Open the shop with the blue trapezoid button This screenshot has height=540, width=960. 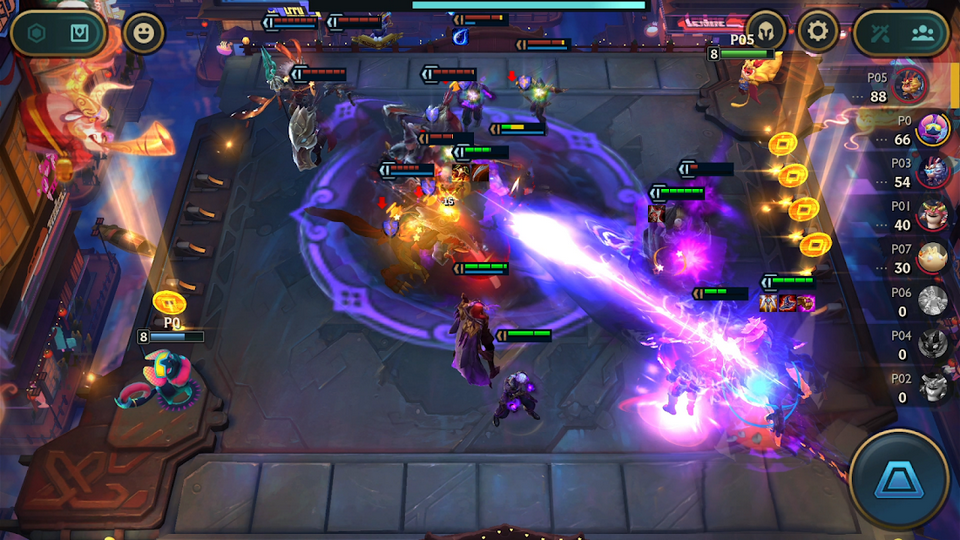coord(898,480)
